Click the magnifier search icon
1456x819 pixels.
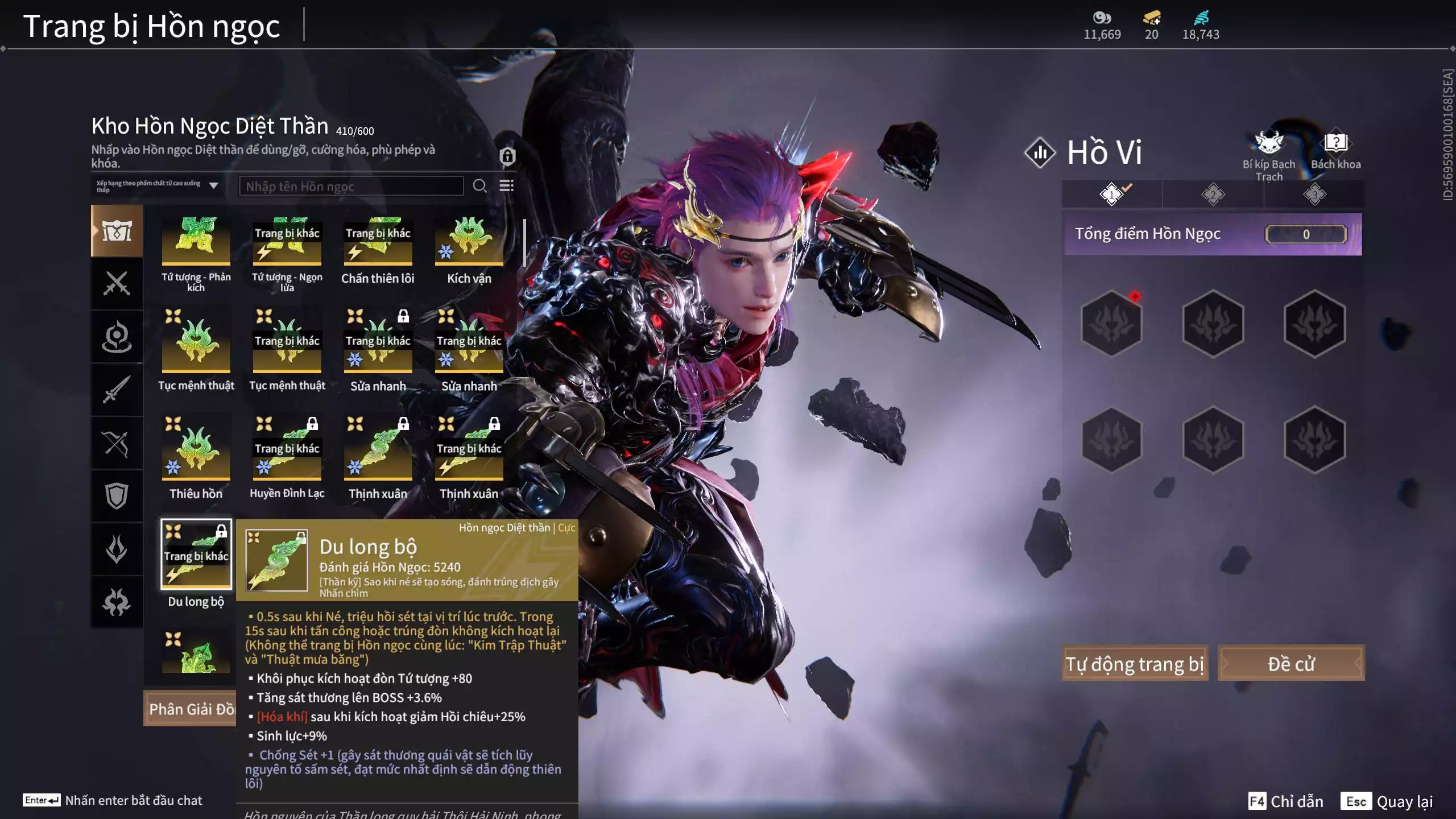479,186
